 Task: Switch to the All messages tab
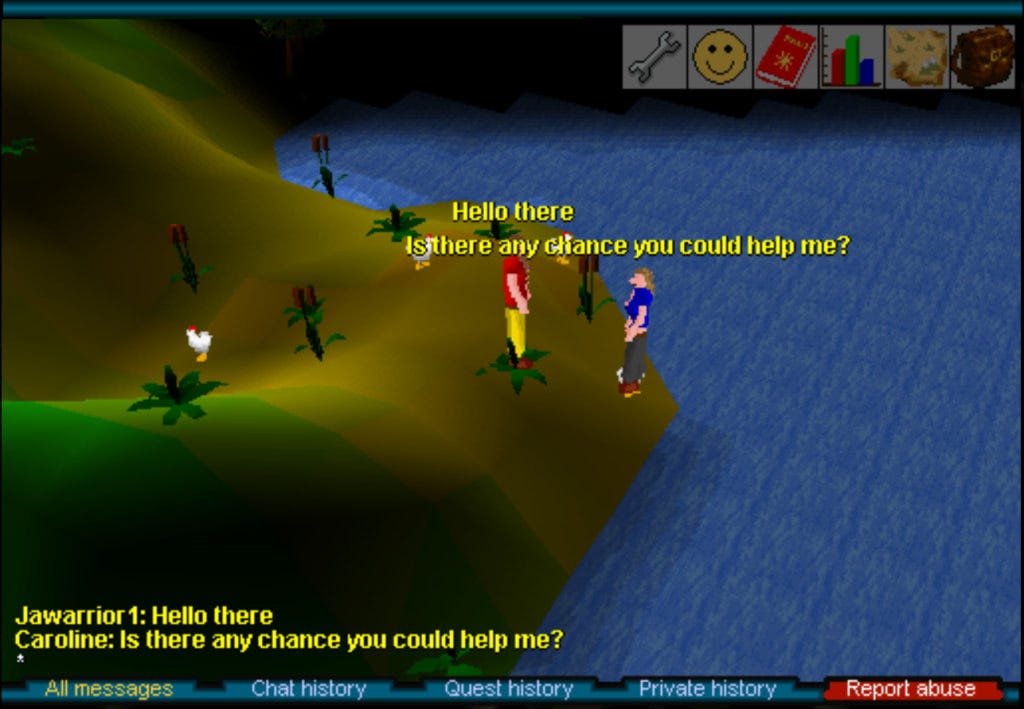click(x=109, y=689)
